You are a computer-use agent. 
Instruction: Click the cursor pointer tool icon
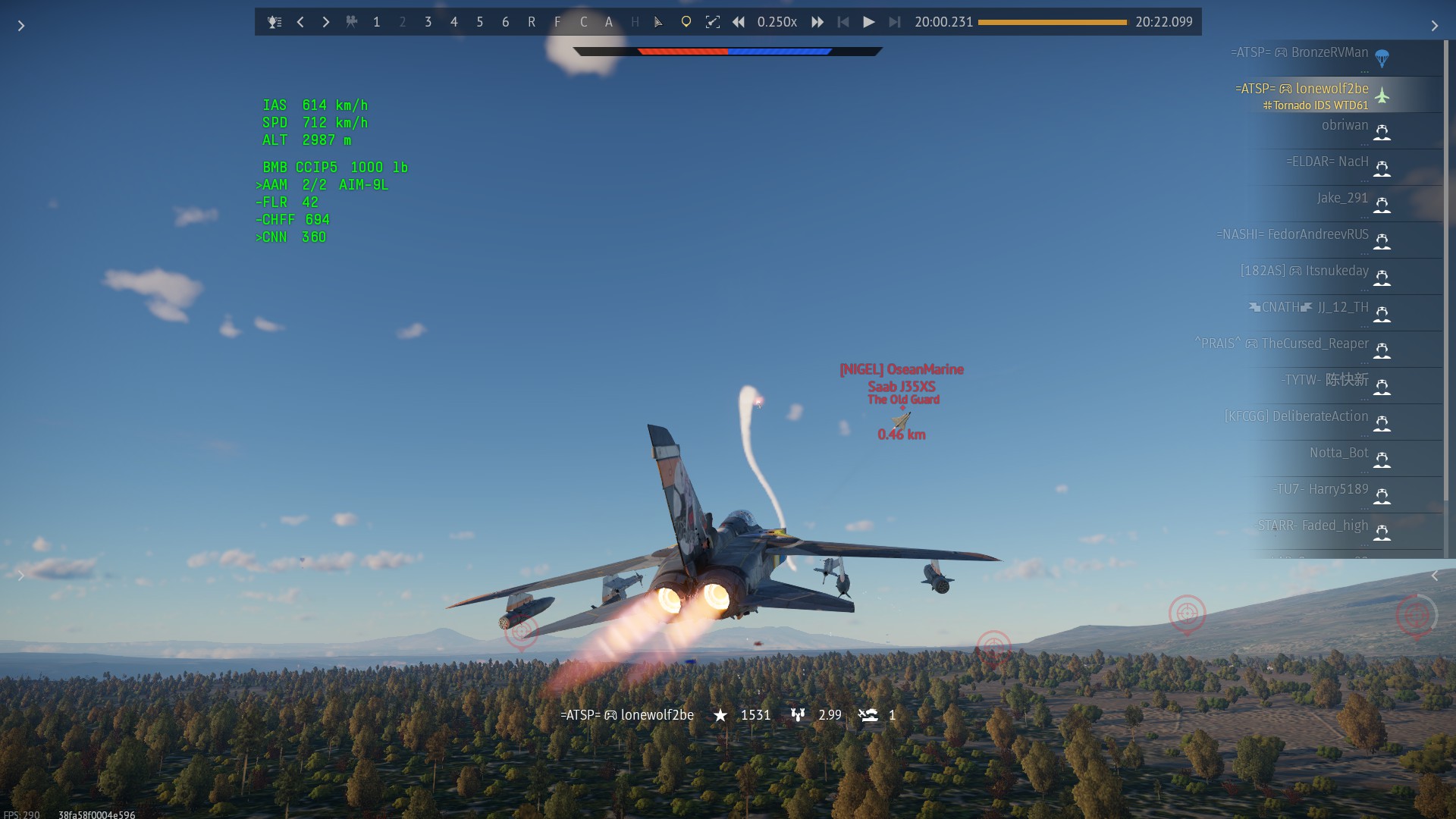pyautogui.click(x=658, y=23)
